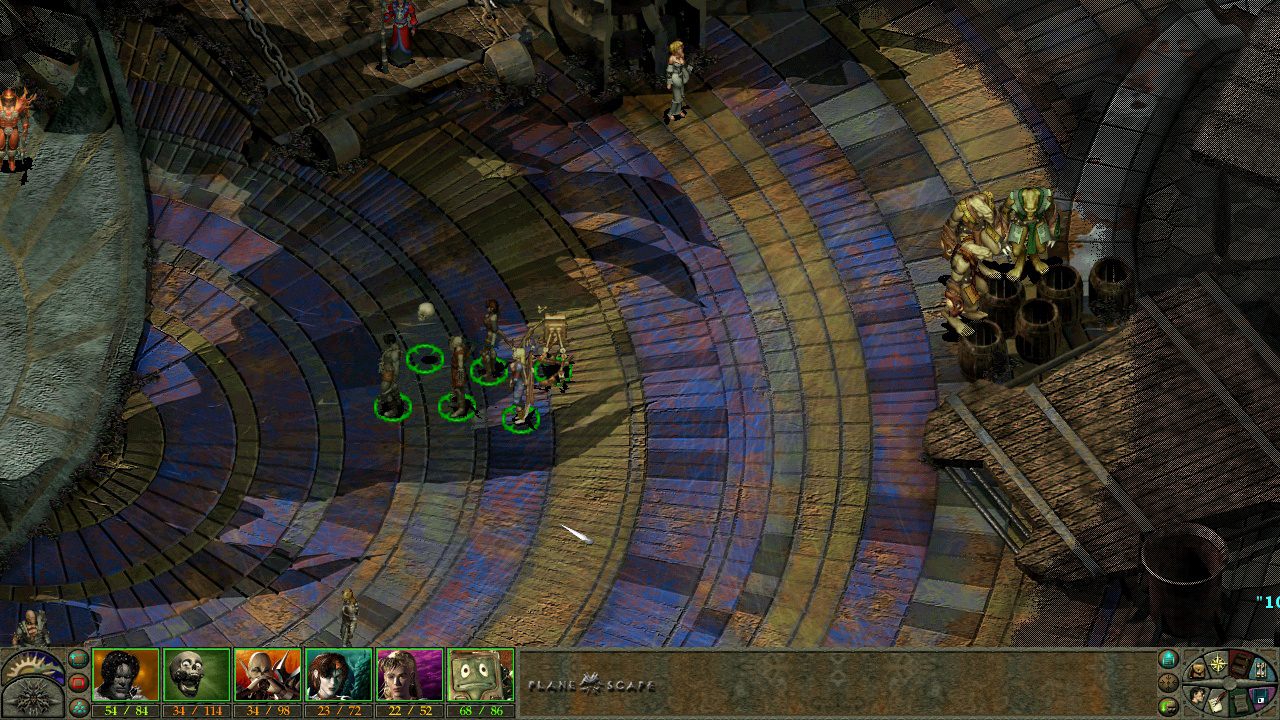
Task: Select Annah's red-haired portrait
Action: 338,675
